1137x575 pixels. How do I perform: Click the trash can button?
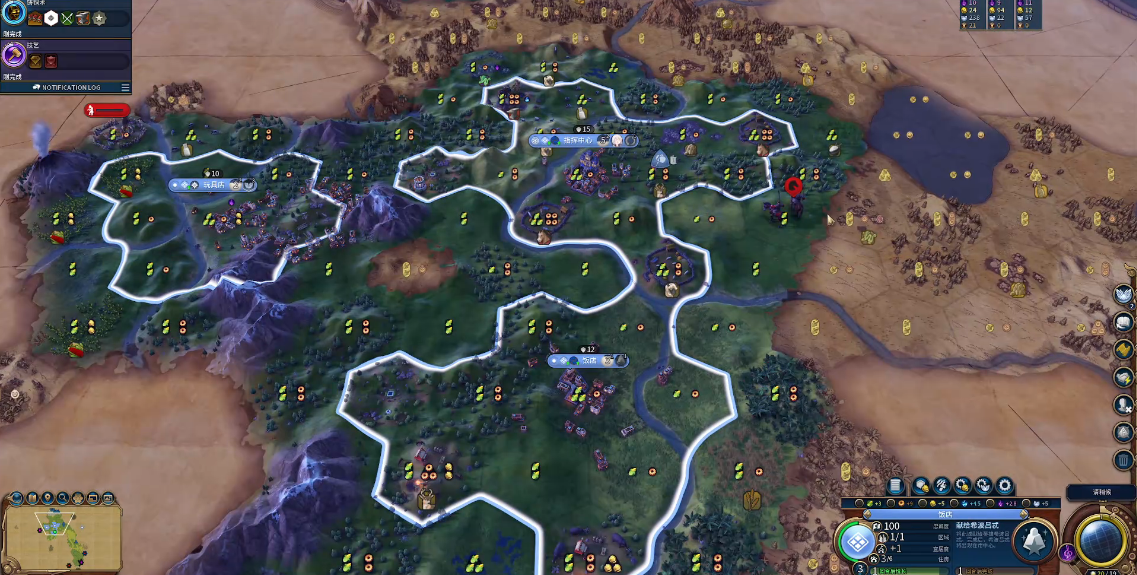(1124, 460)
